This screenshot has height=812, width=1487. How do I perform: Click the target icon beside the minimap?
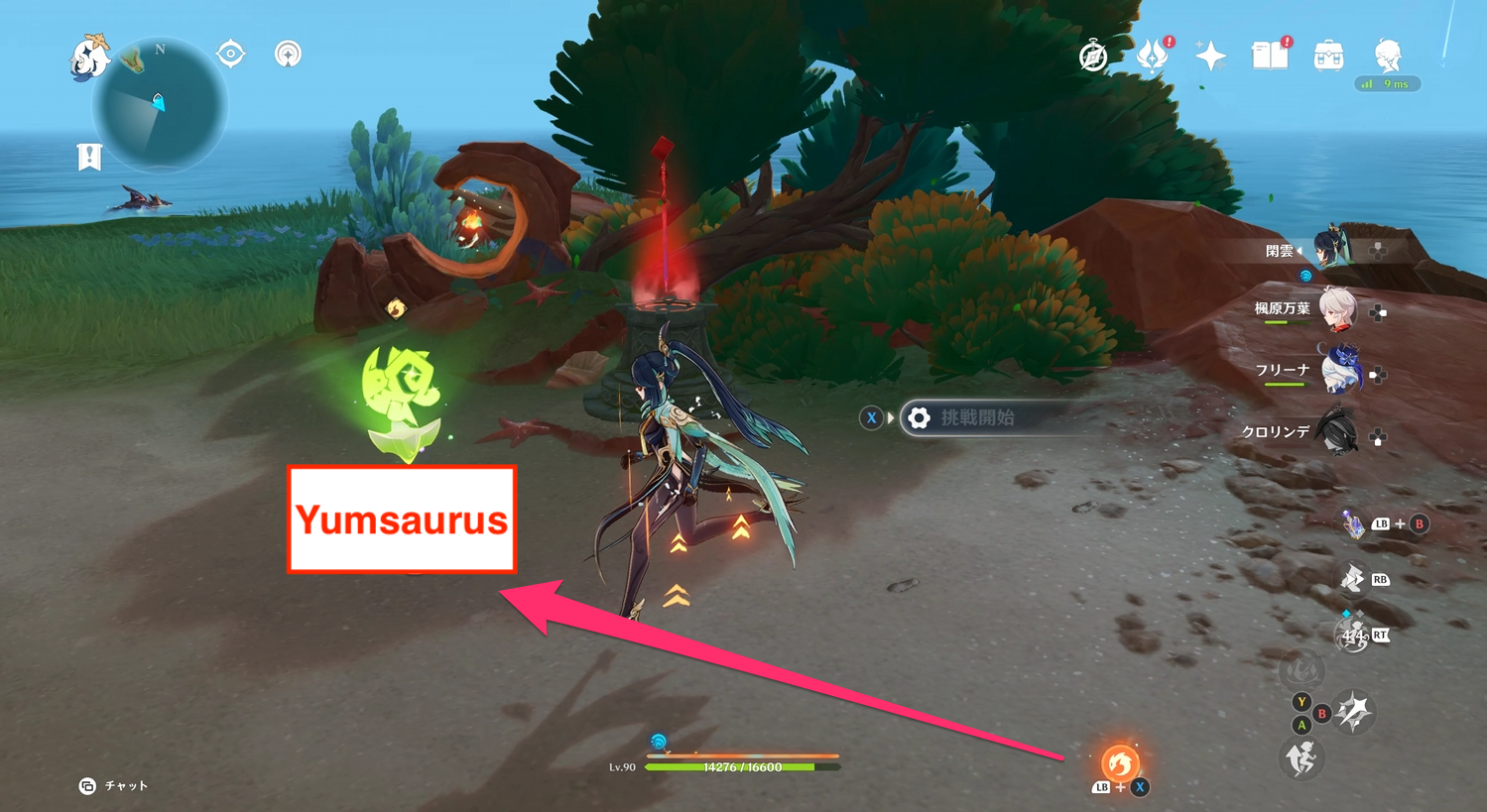[231, 54]
